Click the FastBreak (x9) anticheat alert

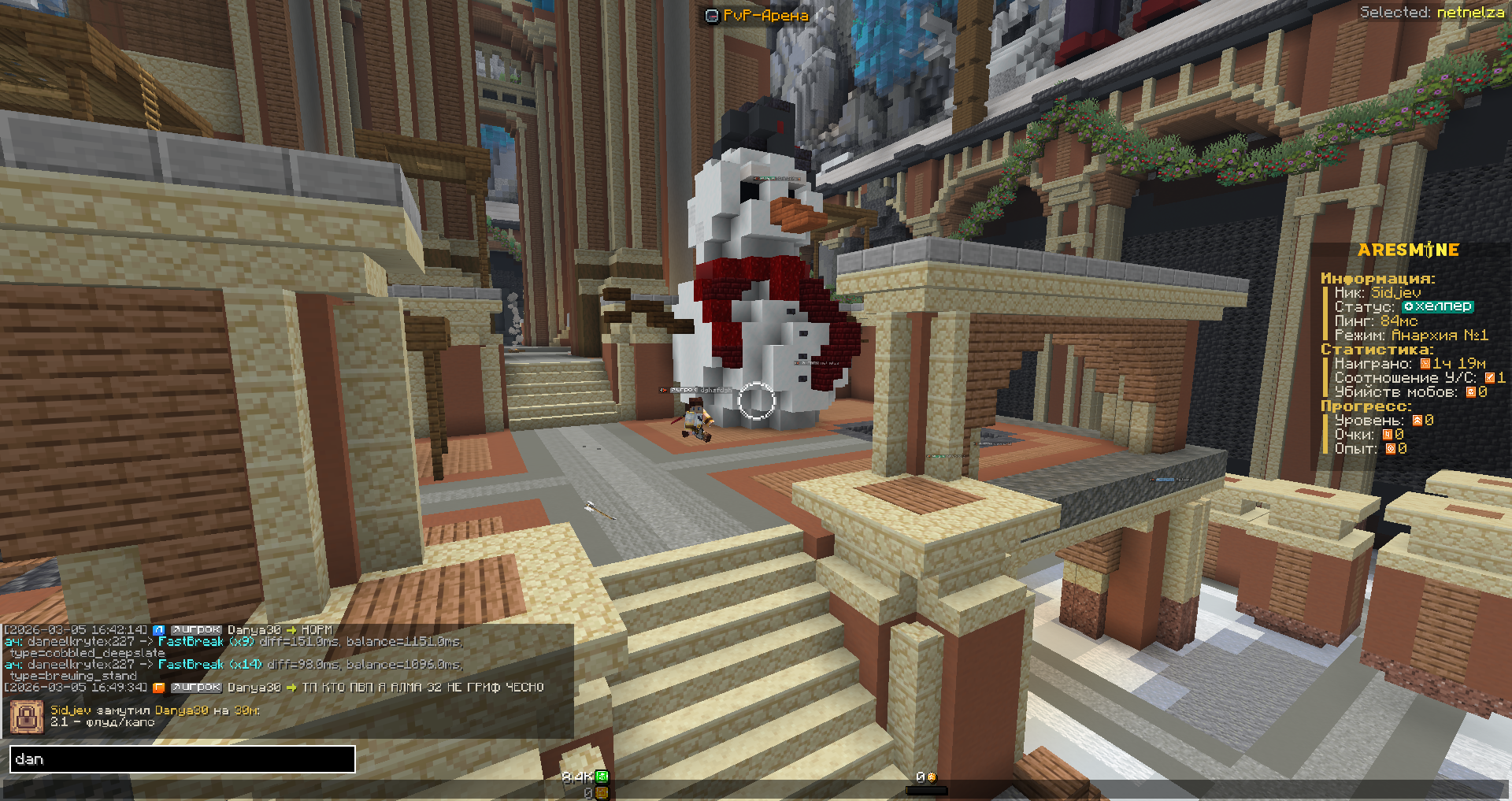click(x=206, y=642)
